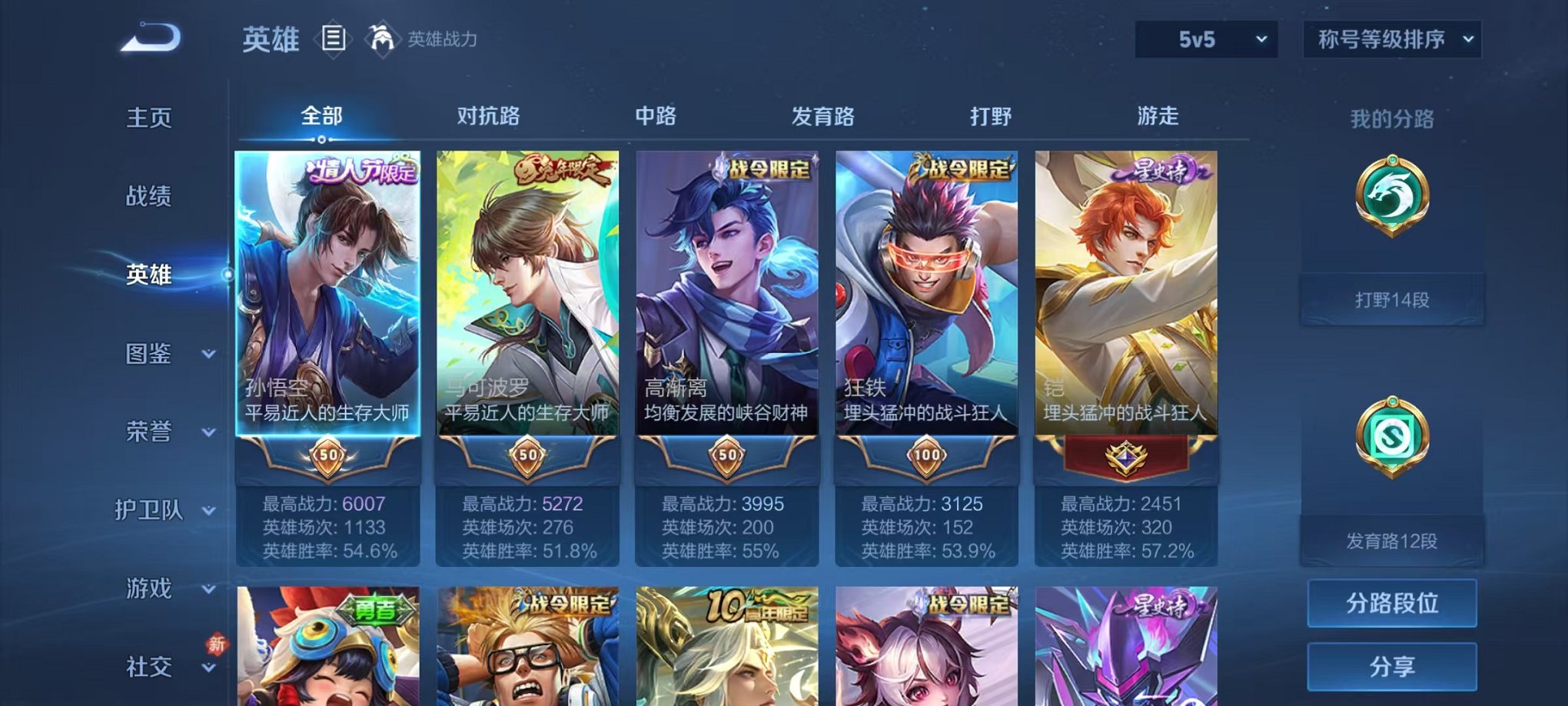Expand the 社交 section marked with 新 badge
Image resolution: width=1568 pixels, height=706 pixels.
tap(151, 666)
